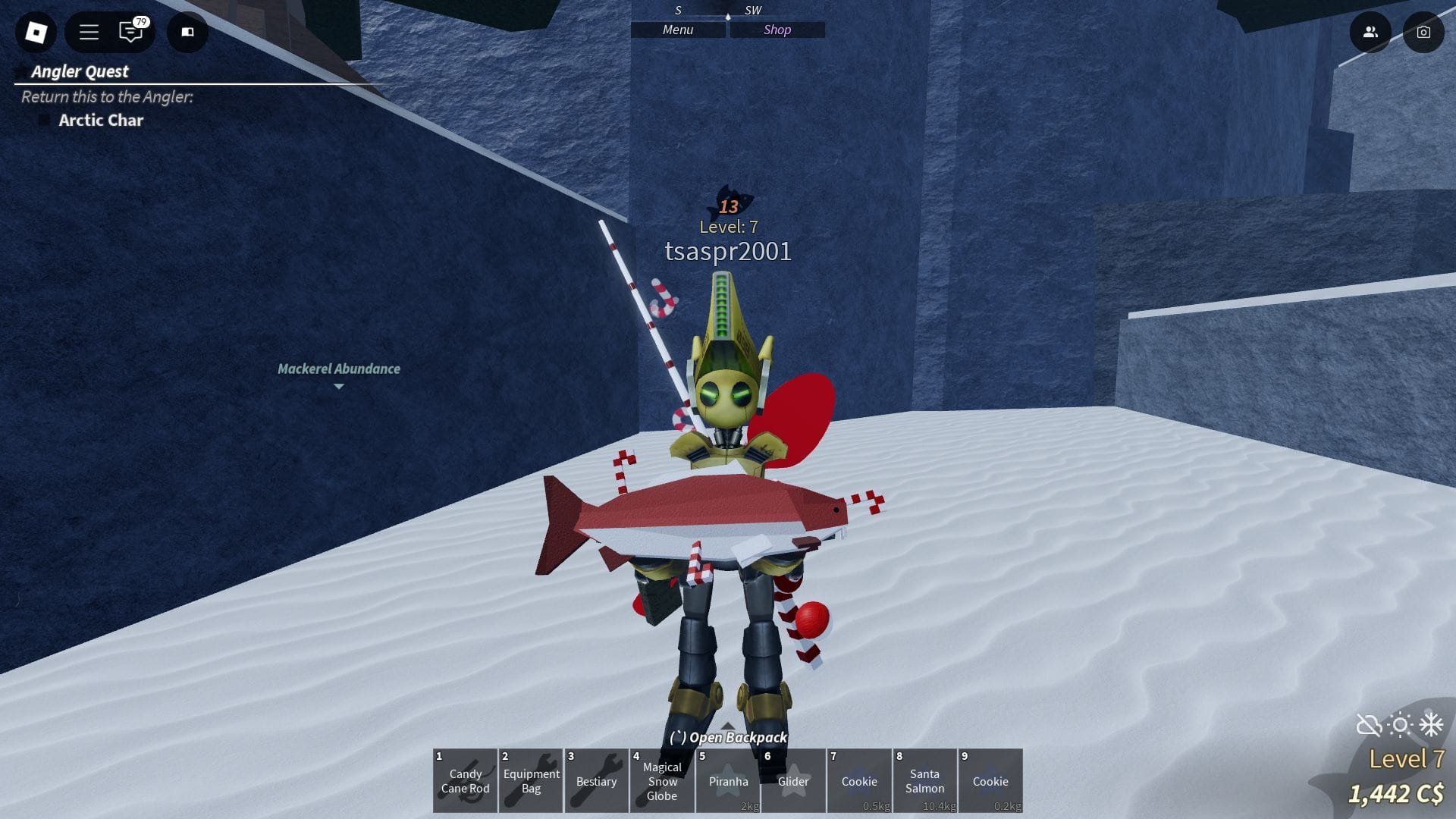
Task: Click the sun daytime indicator icon
Action: pyautogui.click(x=1398, y=726)
